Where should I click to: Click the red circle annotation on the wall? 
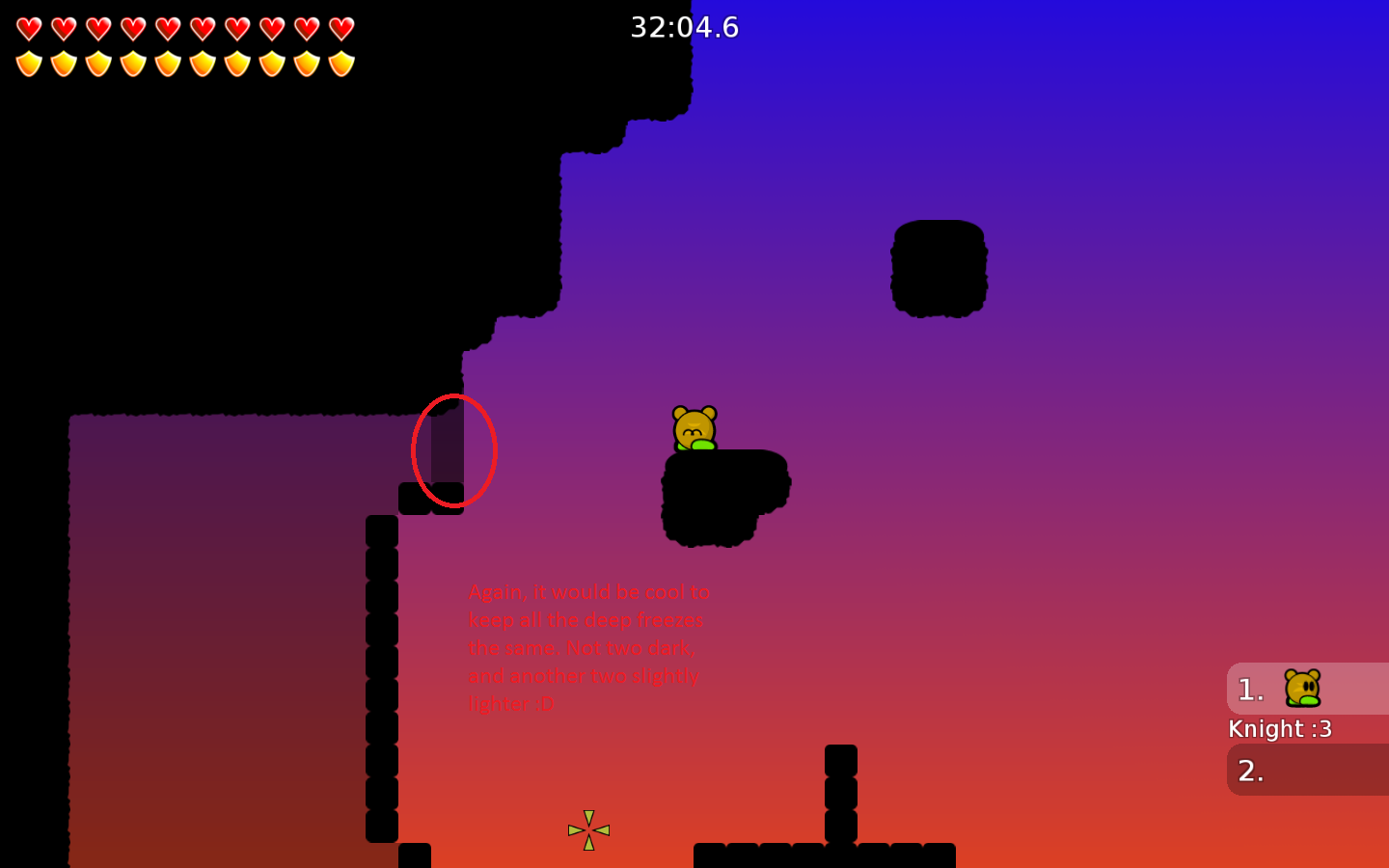point(455,450)
